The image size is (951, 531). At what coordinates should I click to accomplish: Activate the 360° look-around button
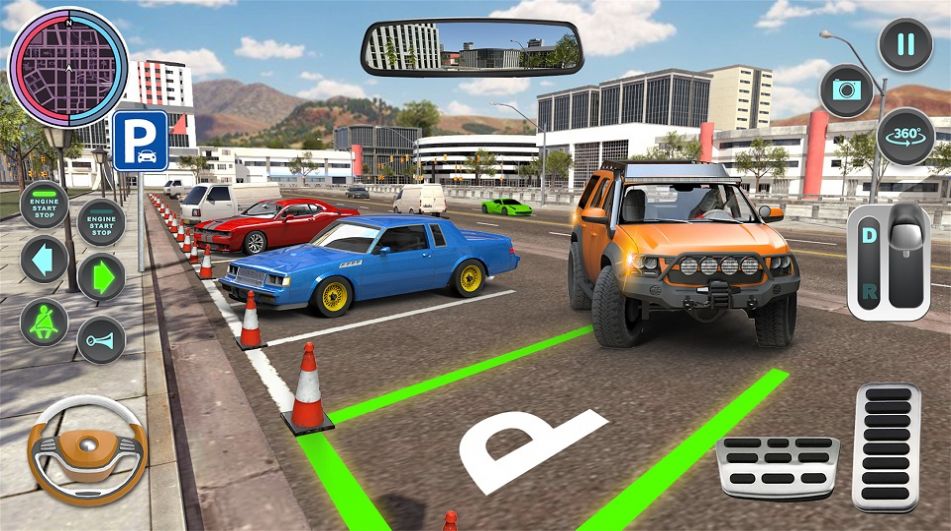(905, 136)
